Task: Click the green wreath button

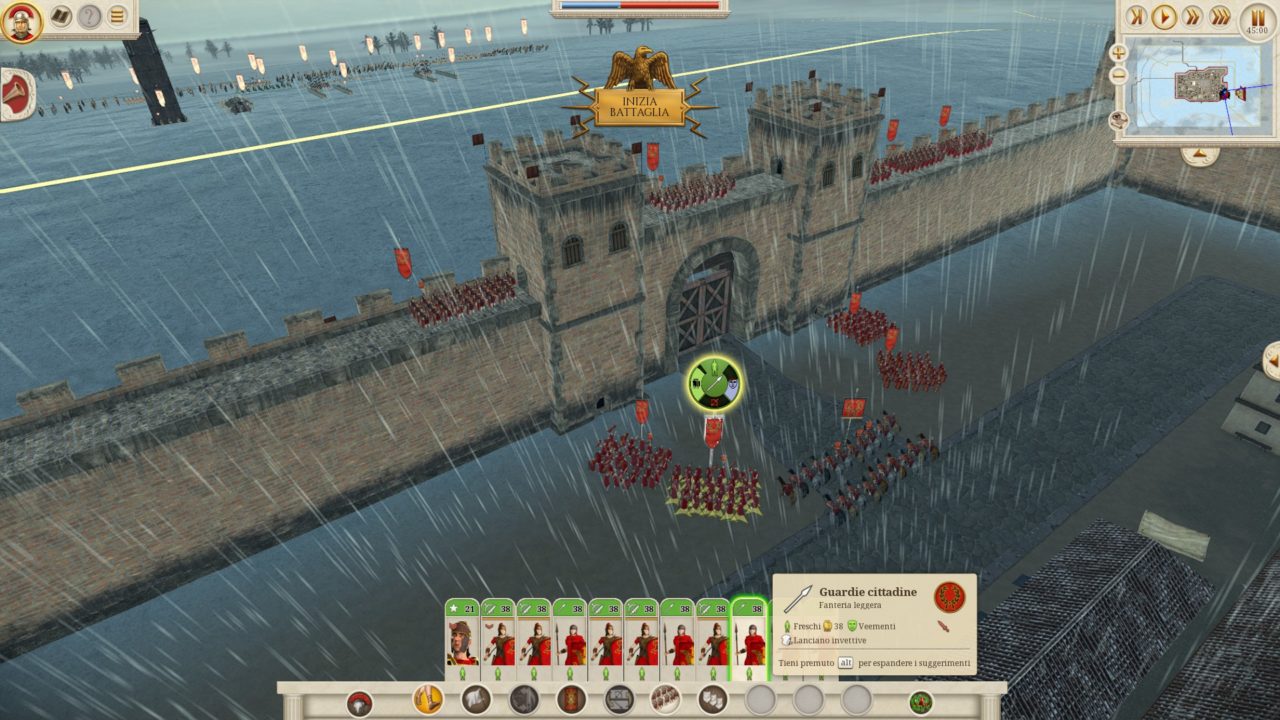Action: [920, 702]
